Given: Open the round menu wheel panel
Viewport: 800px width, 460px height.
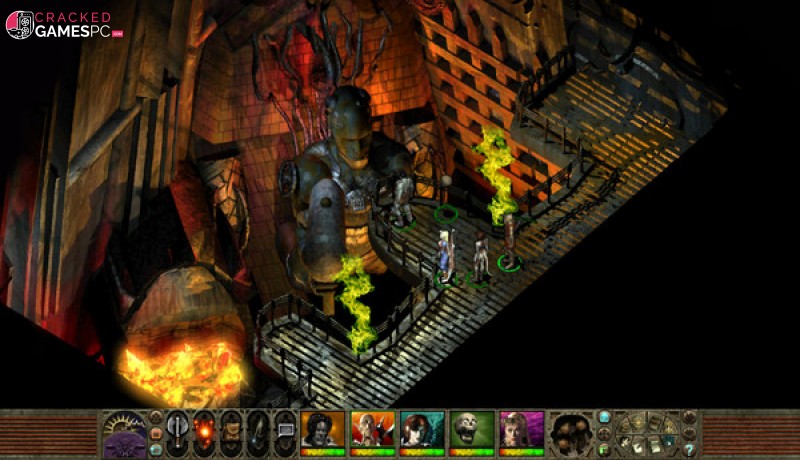Looking at the screenshot, I should pos(646,432).
